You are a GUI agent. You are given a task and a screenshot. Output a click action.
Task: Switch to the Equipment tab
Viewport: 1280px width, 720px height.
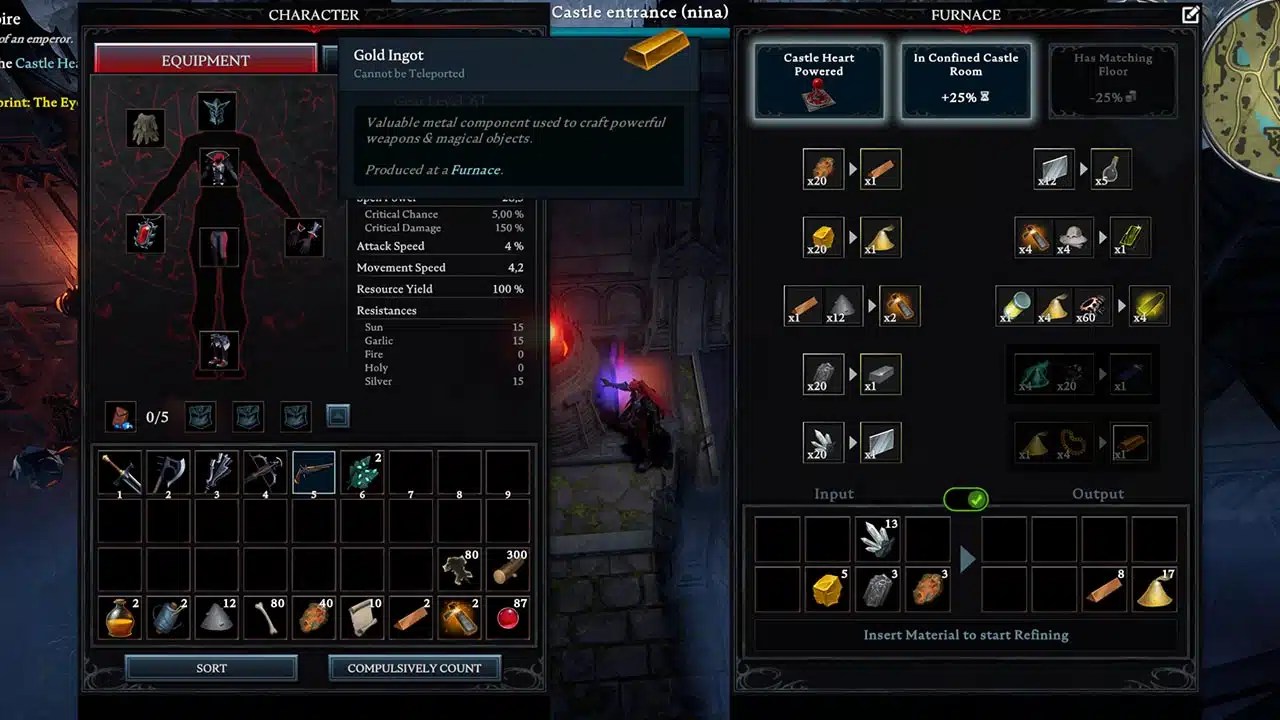(x=206, y=60)
